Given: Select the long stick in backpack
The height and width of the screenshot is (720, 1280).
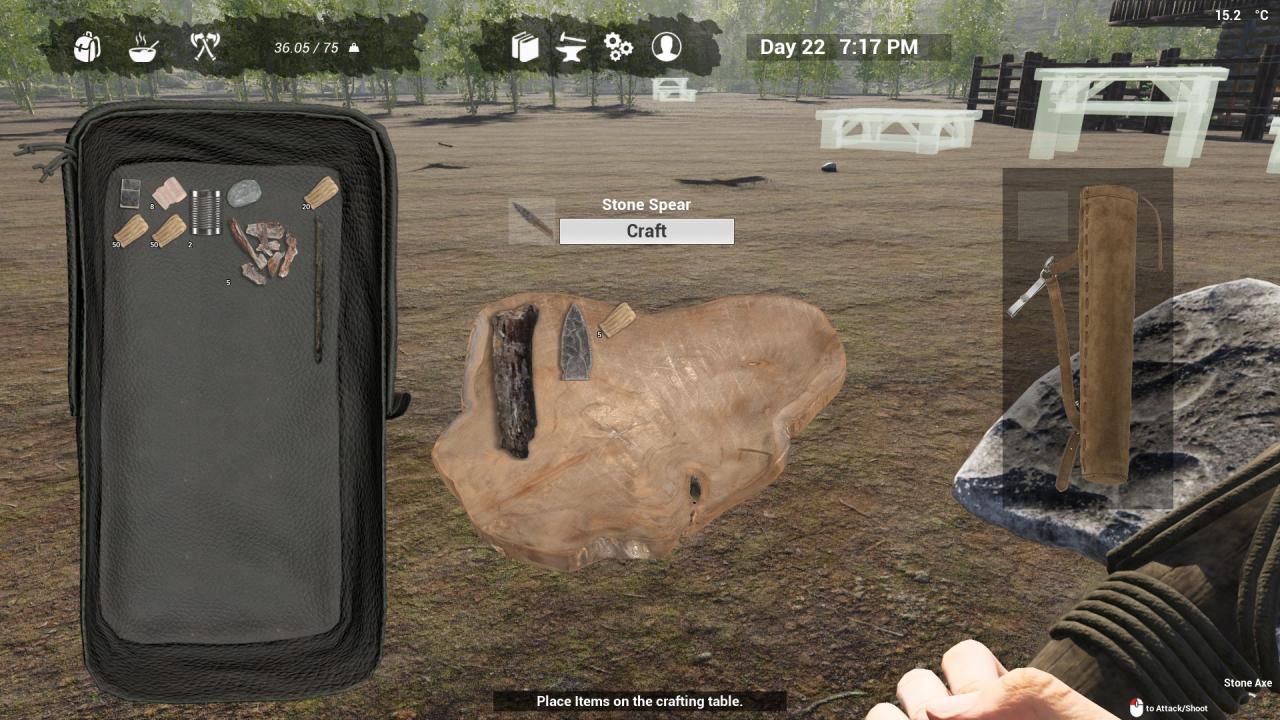Looking at the screenshot, I should click(x=318, y=290).
